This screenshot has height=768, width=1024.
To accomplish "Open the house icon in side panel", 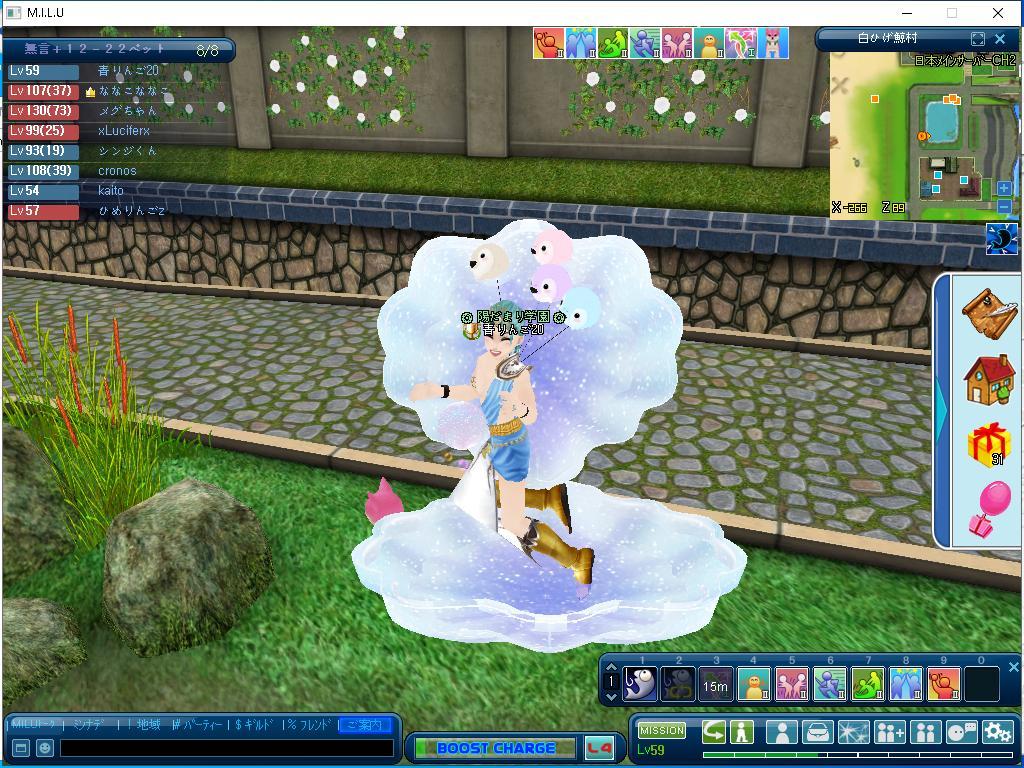I will coord(989,379).
